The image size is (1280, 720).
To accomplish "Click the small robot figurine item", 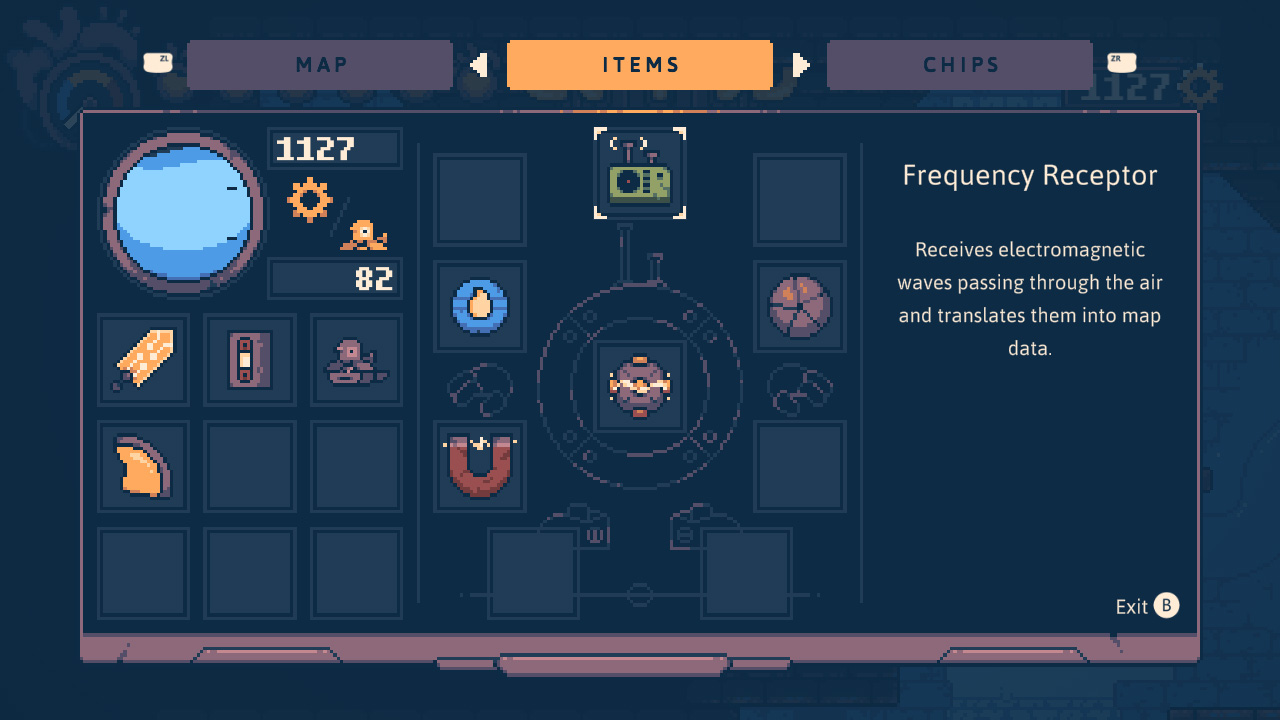I will 356,359.
